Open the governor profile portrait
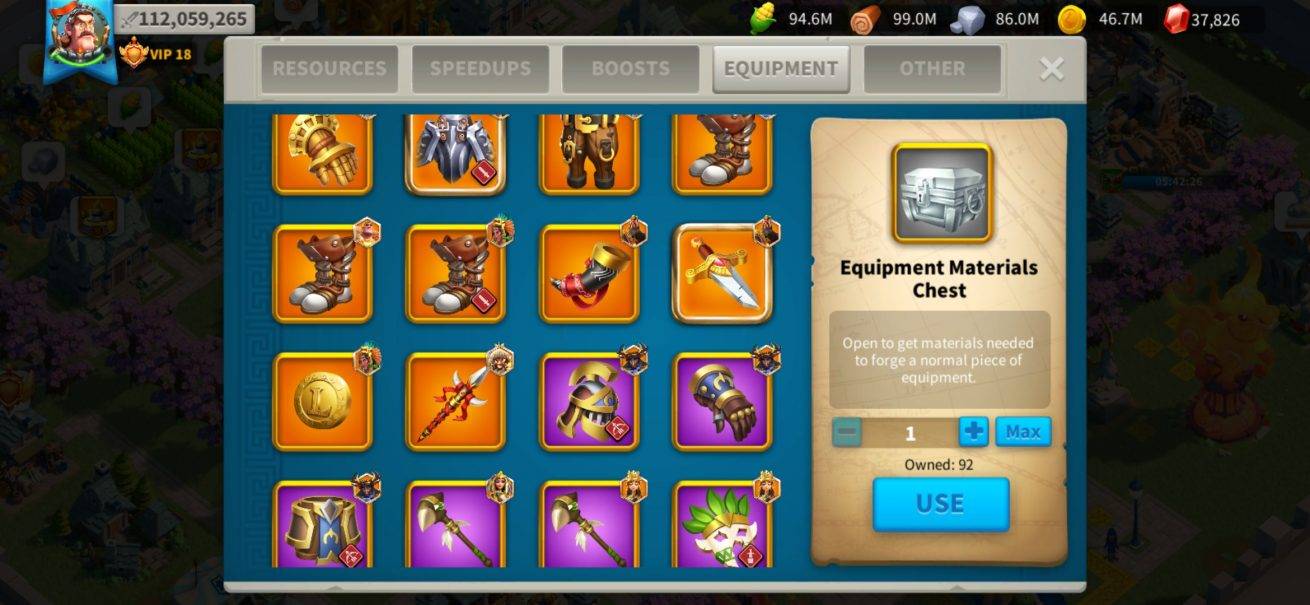The height and width of the screenshot is (605, 1310). point(78,35)
